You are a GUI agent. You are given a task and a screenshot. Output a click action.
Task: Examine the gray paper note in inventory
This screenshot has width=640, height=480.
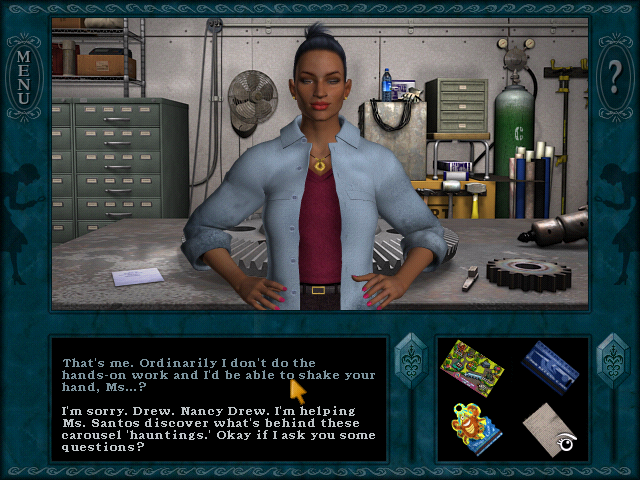[x=549, y=427]
